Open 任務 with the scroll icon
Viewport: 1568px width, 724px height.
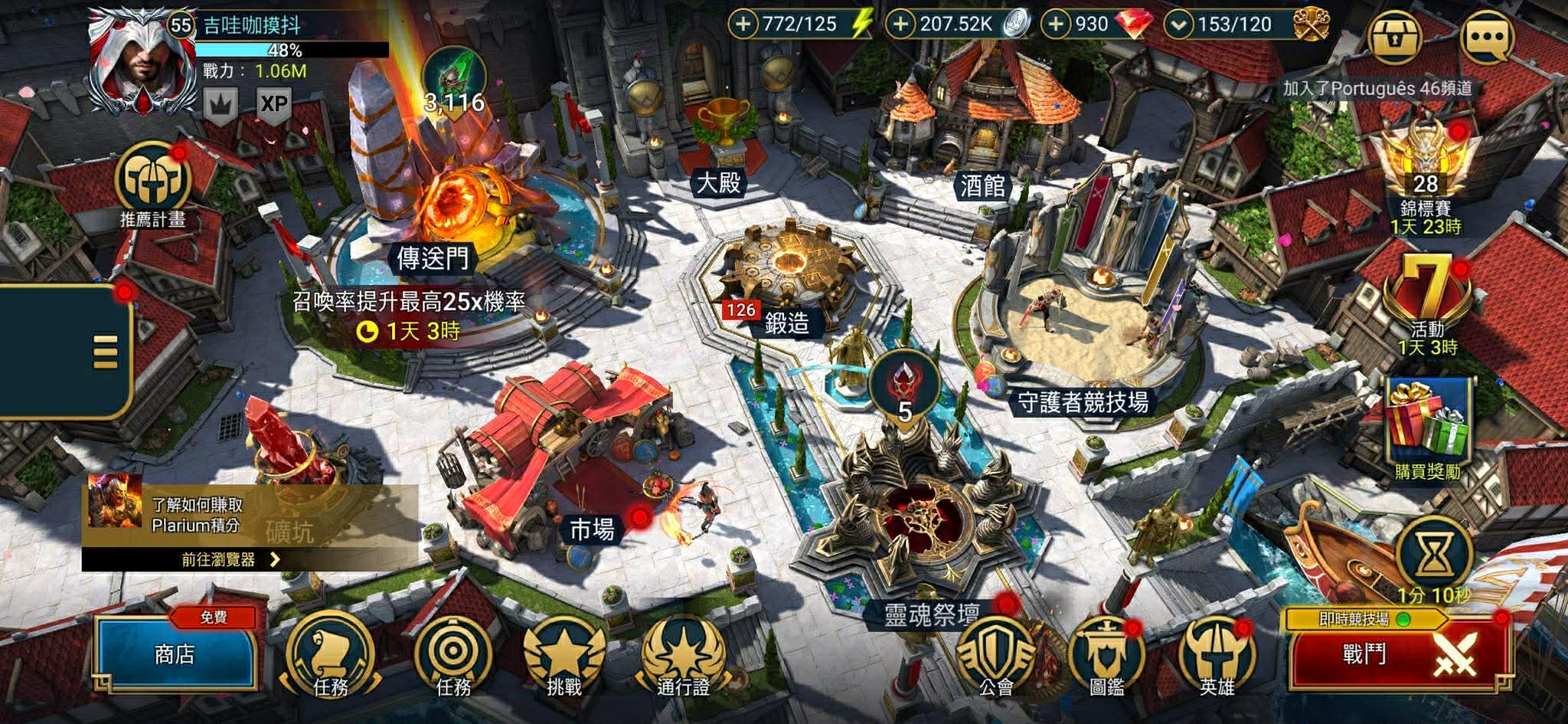pos(330,655)
